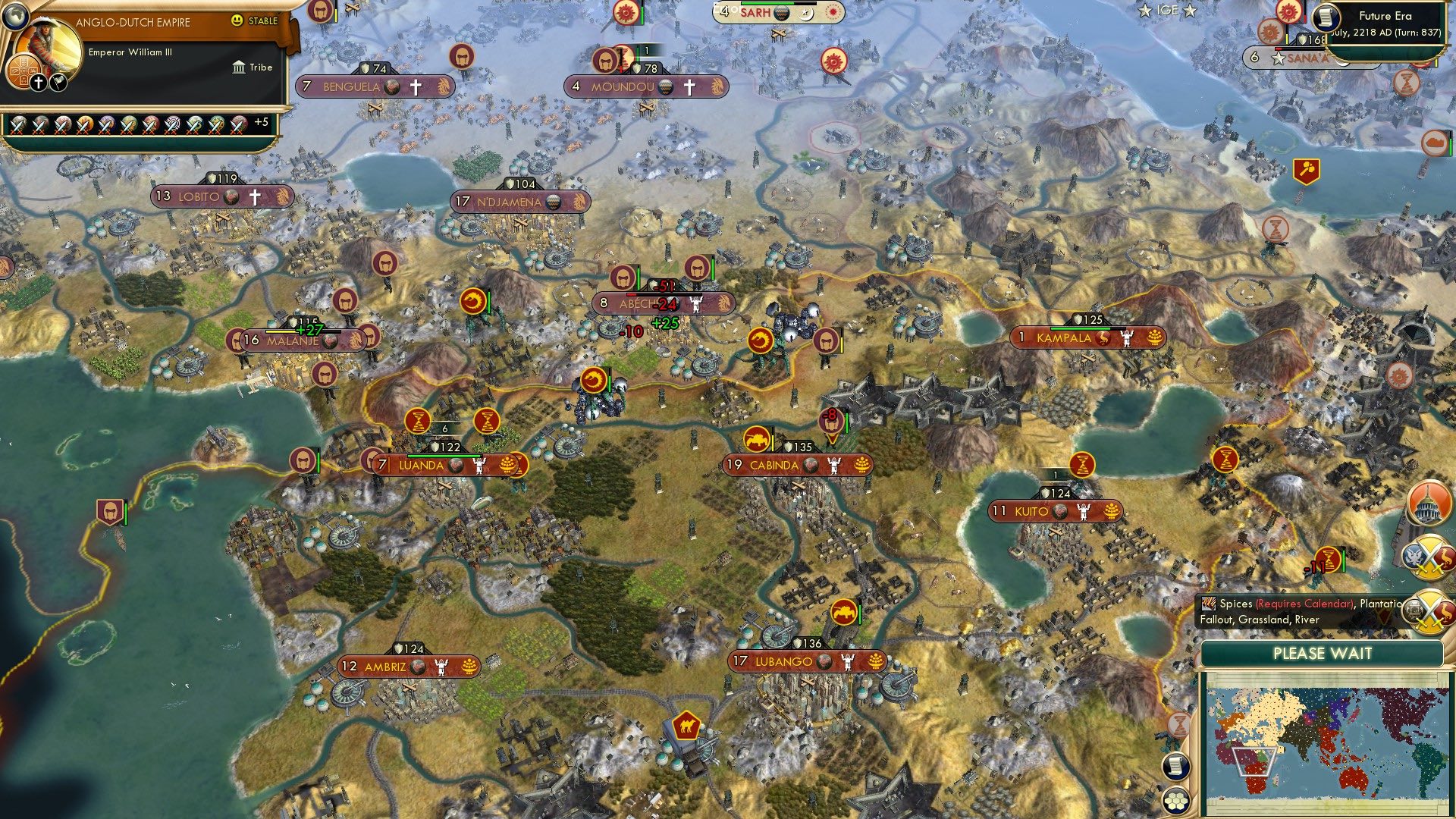Click the STABLE happiness smiley indicator
The image size is (1456, 819).
237,20
